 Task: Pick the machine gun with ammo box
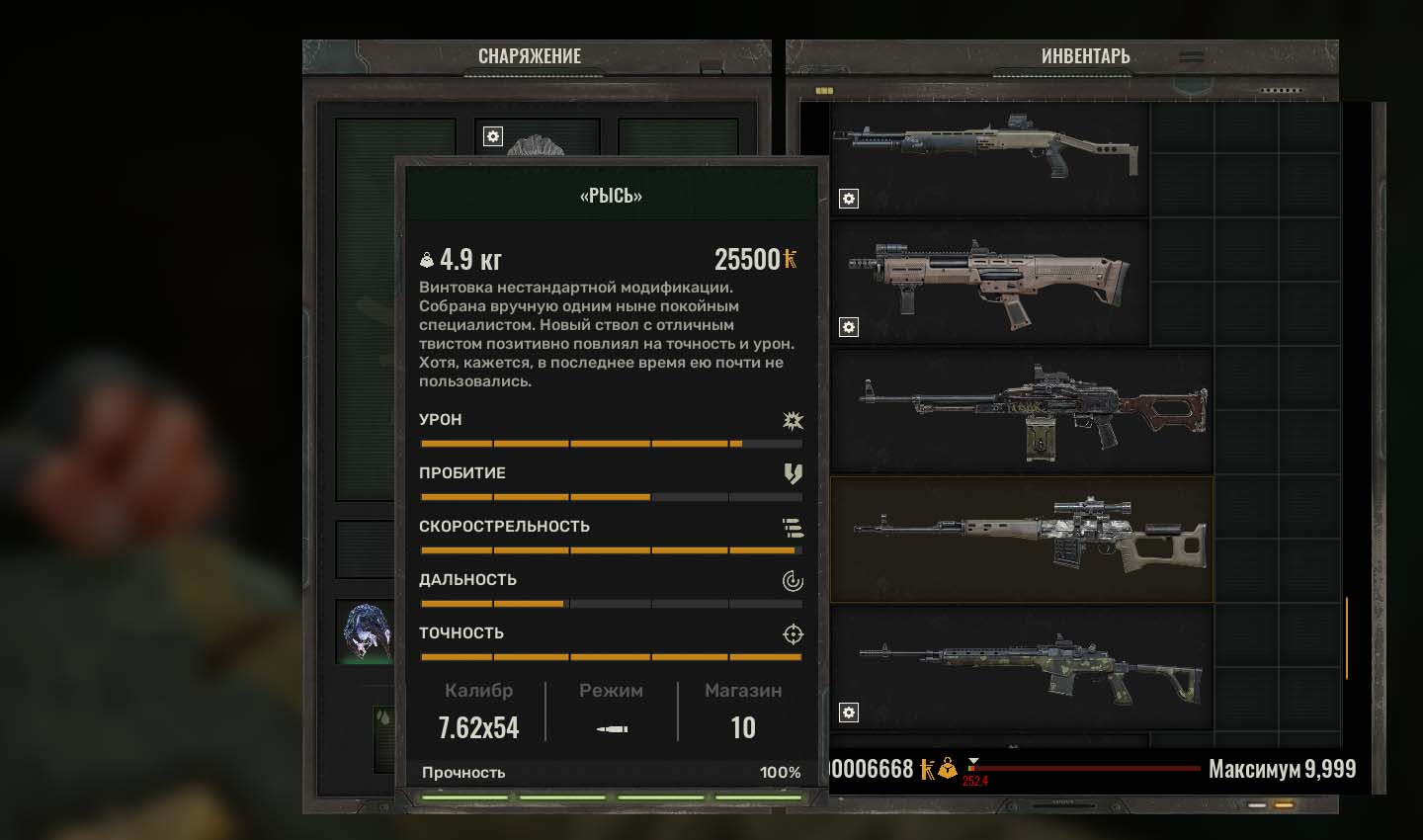(x=1023, y=410)
